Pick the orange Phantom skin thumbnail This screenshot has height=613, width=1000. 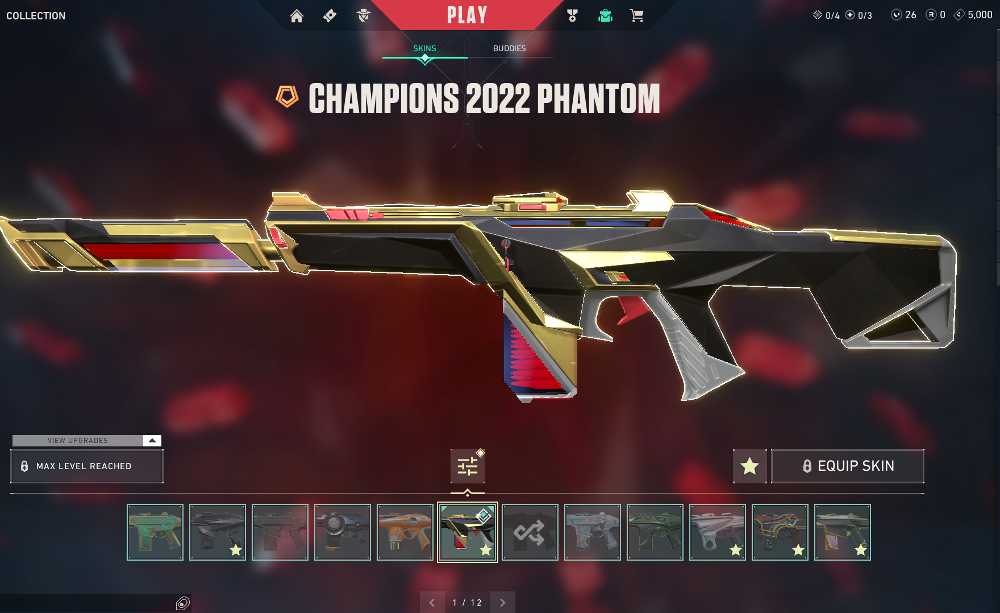[405, 532]
